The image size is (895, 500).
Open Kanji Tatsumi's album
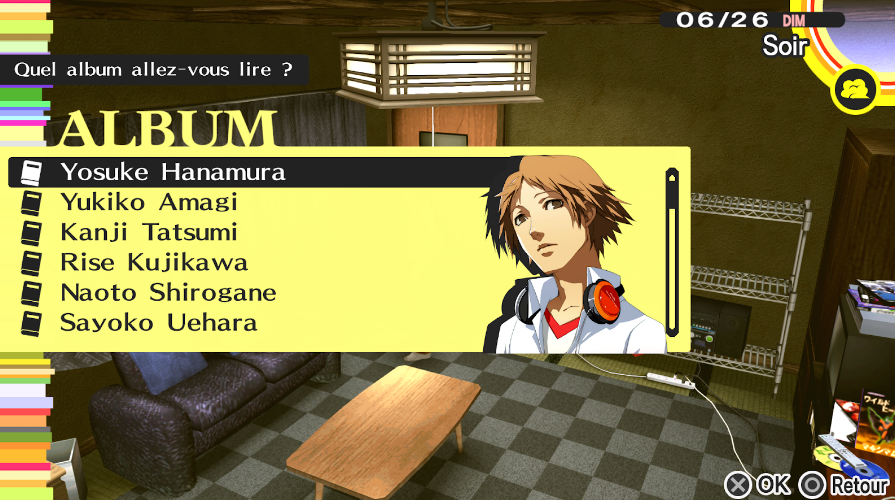tap(148, 232)
